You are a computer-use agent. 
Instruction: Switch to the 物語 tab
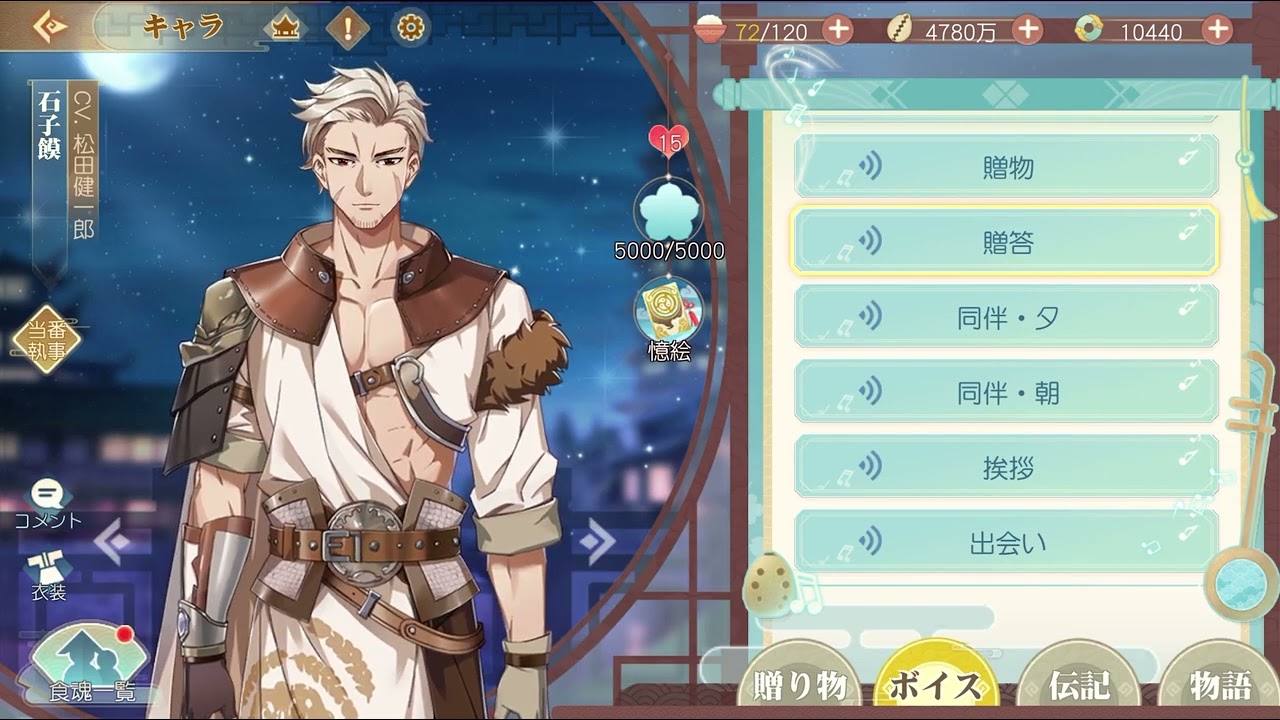click(1220, 686)
